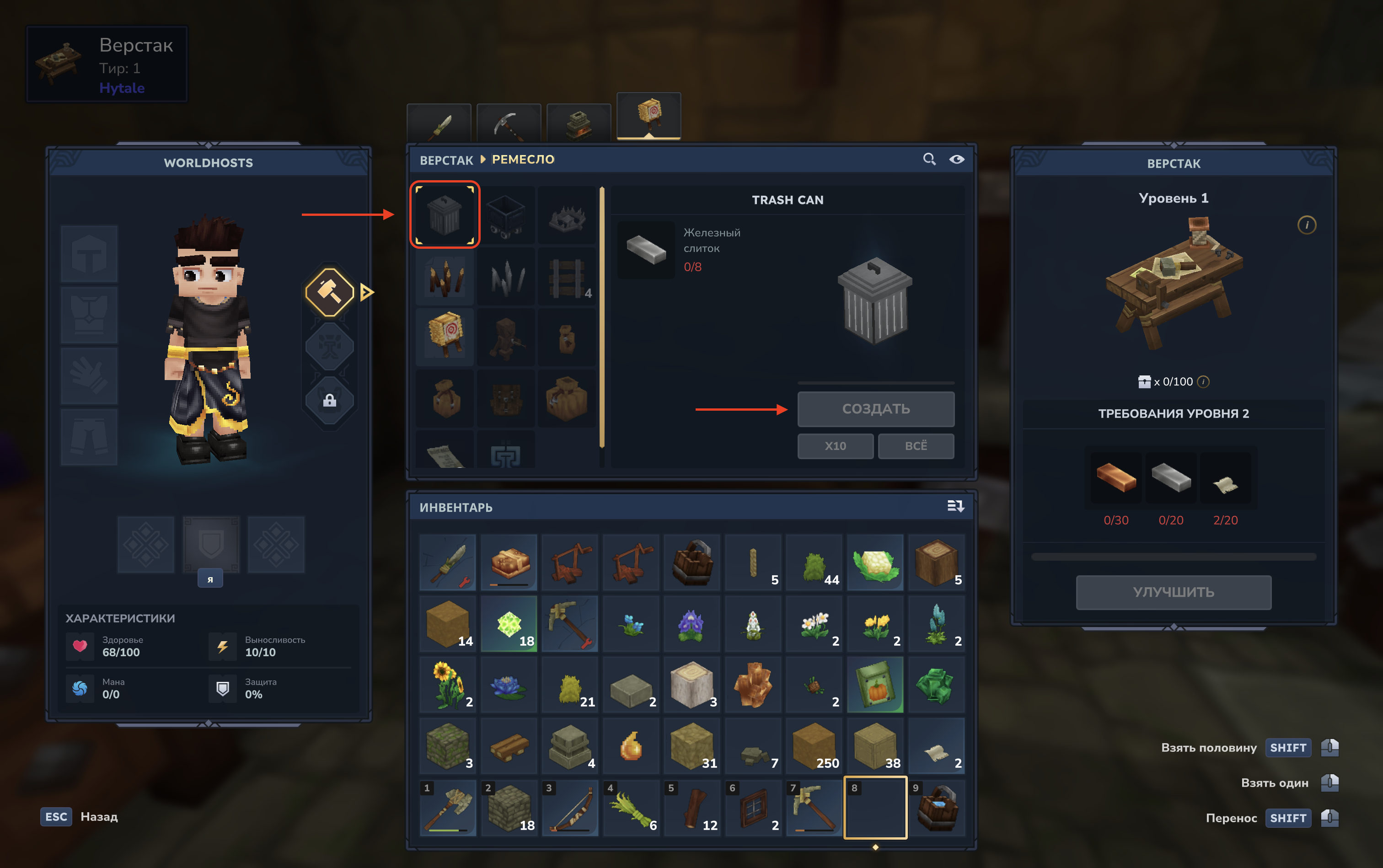Choose the ВСЁ craft-all button
Image resolution: width=1383 pixels, height=868 pixels.
point(916,446)
